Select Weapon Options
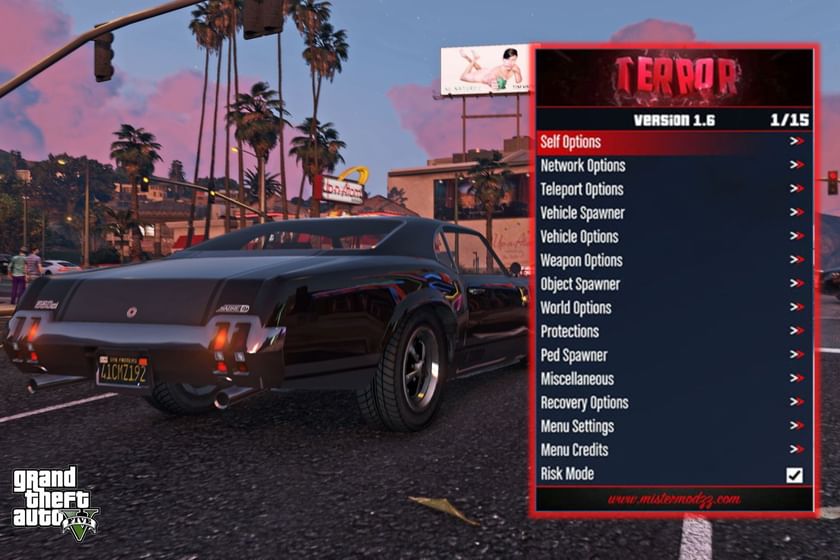 (581, 261)
